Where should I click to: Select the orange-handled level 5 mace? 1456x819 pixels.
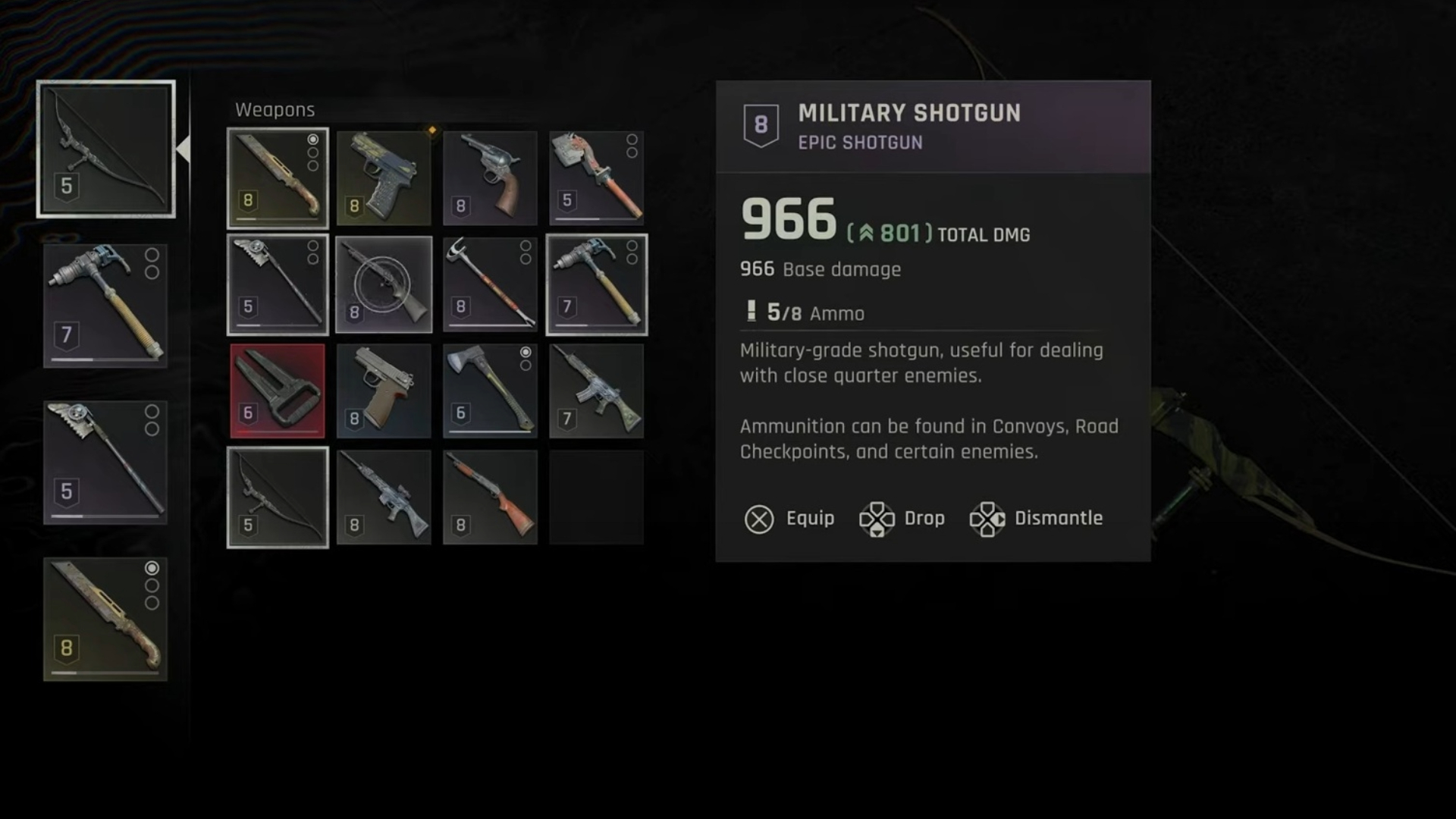tap(596, 178)
